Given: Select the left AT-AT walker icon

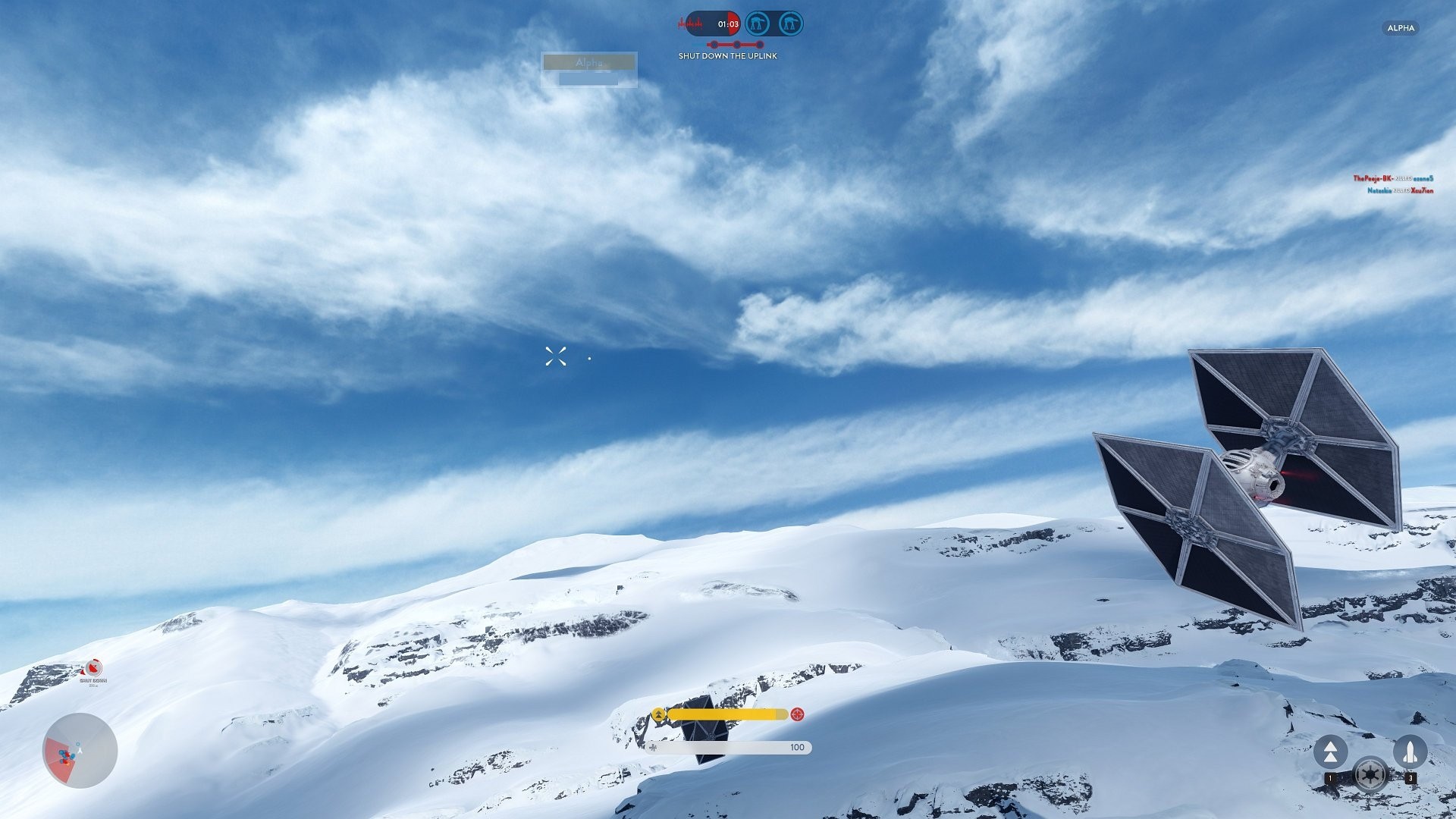Looking at the screenshot, I should [x=758, y=24].
